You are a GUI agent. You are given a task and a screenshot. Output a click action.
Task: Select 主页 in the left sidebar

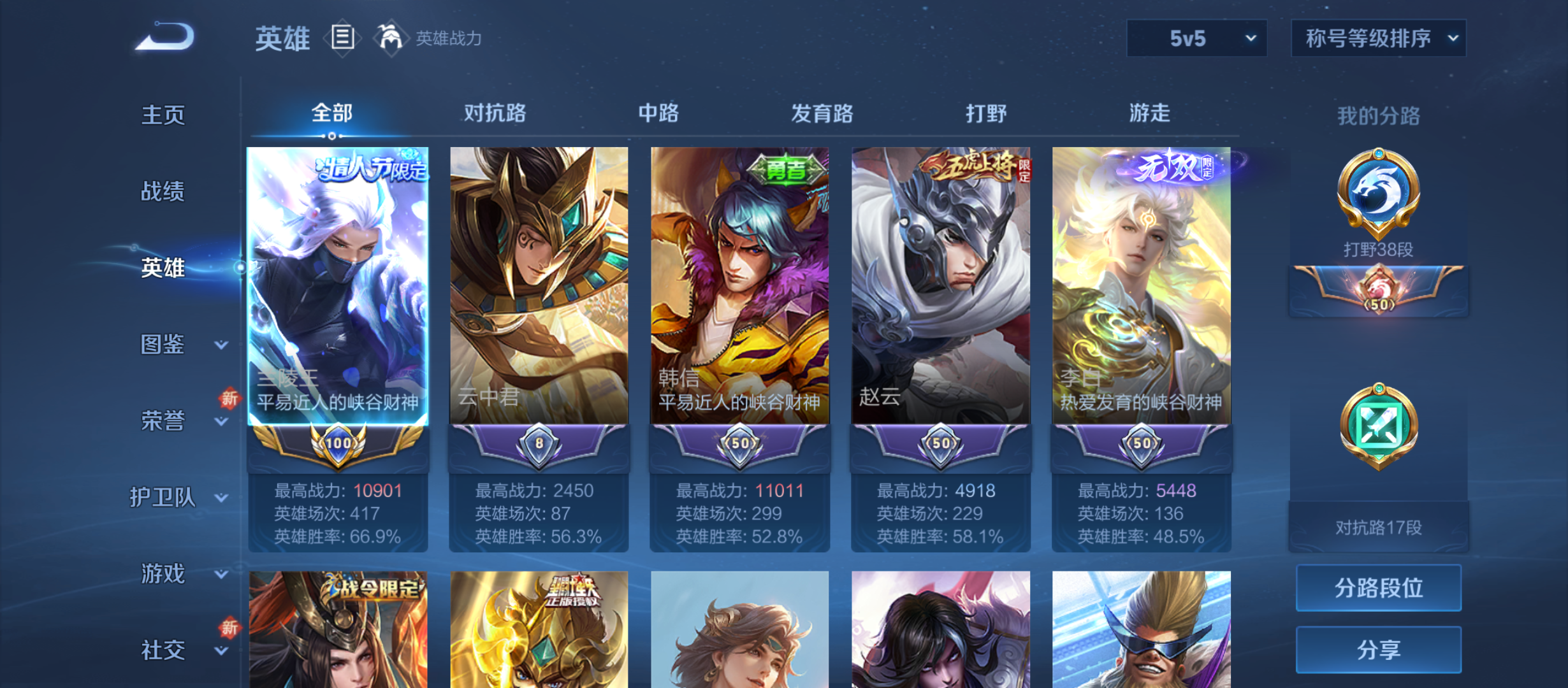[164, 115]
